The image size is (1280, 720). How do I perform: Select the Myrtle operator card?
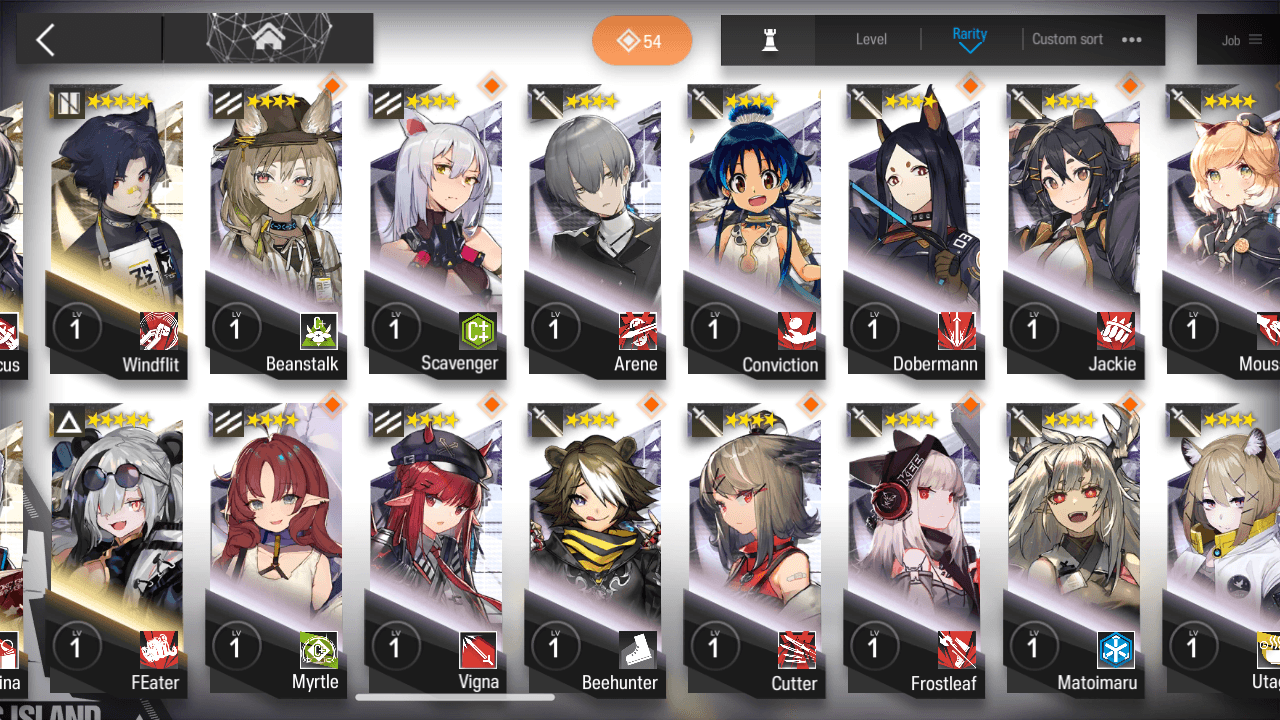[x=277, y=548]
